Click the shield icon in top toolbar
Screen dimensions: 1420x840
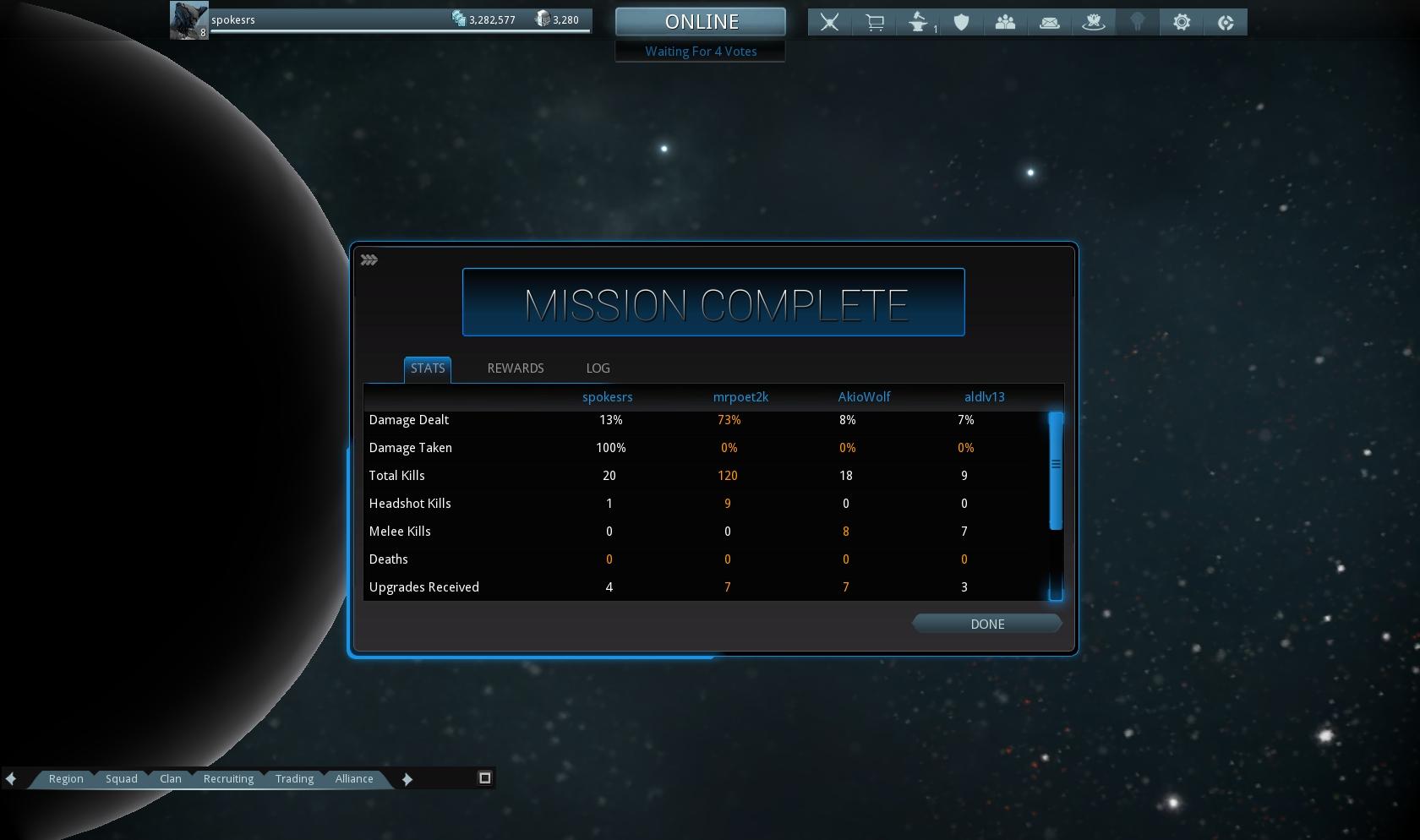[961, 22]
